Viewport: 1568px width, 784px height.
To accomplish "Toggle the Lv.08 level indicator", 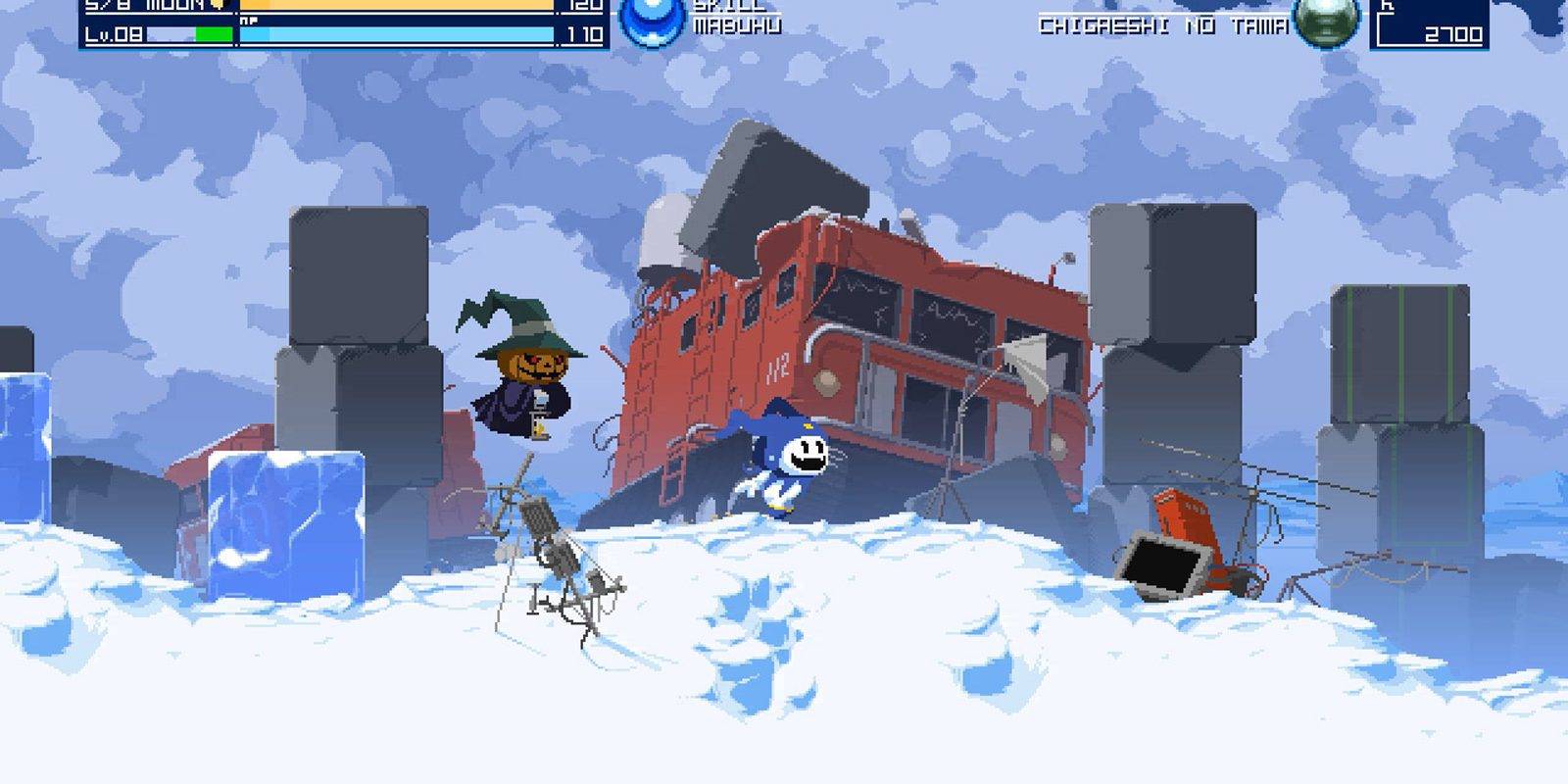I will coord(116,34).
